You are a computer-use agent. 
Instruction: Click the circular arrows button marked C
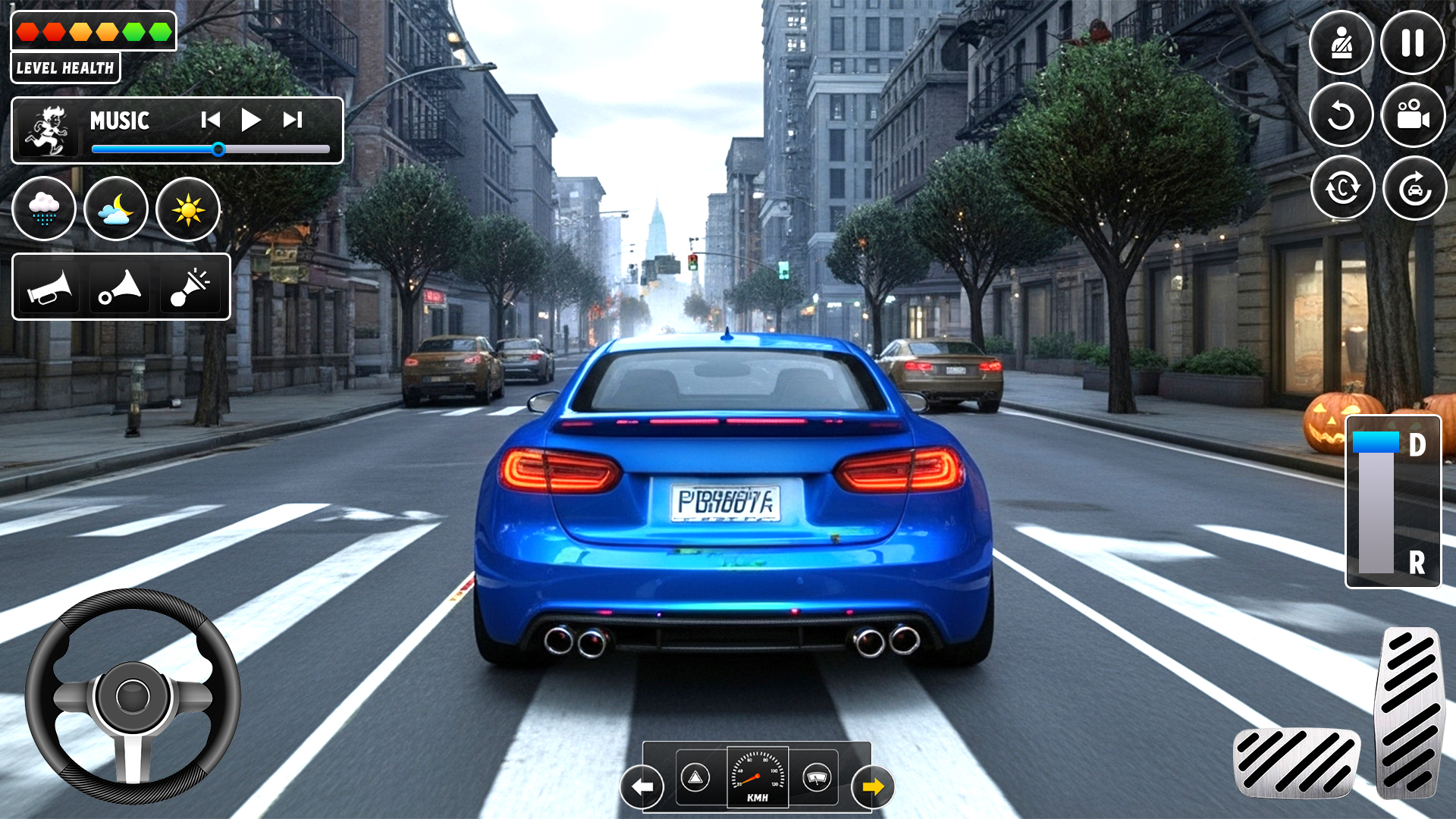1342,188
